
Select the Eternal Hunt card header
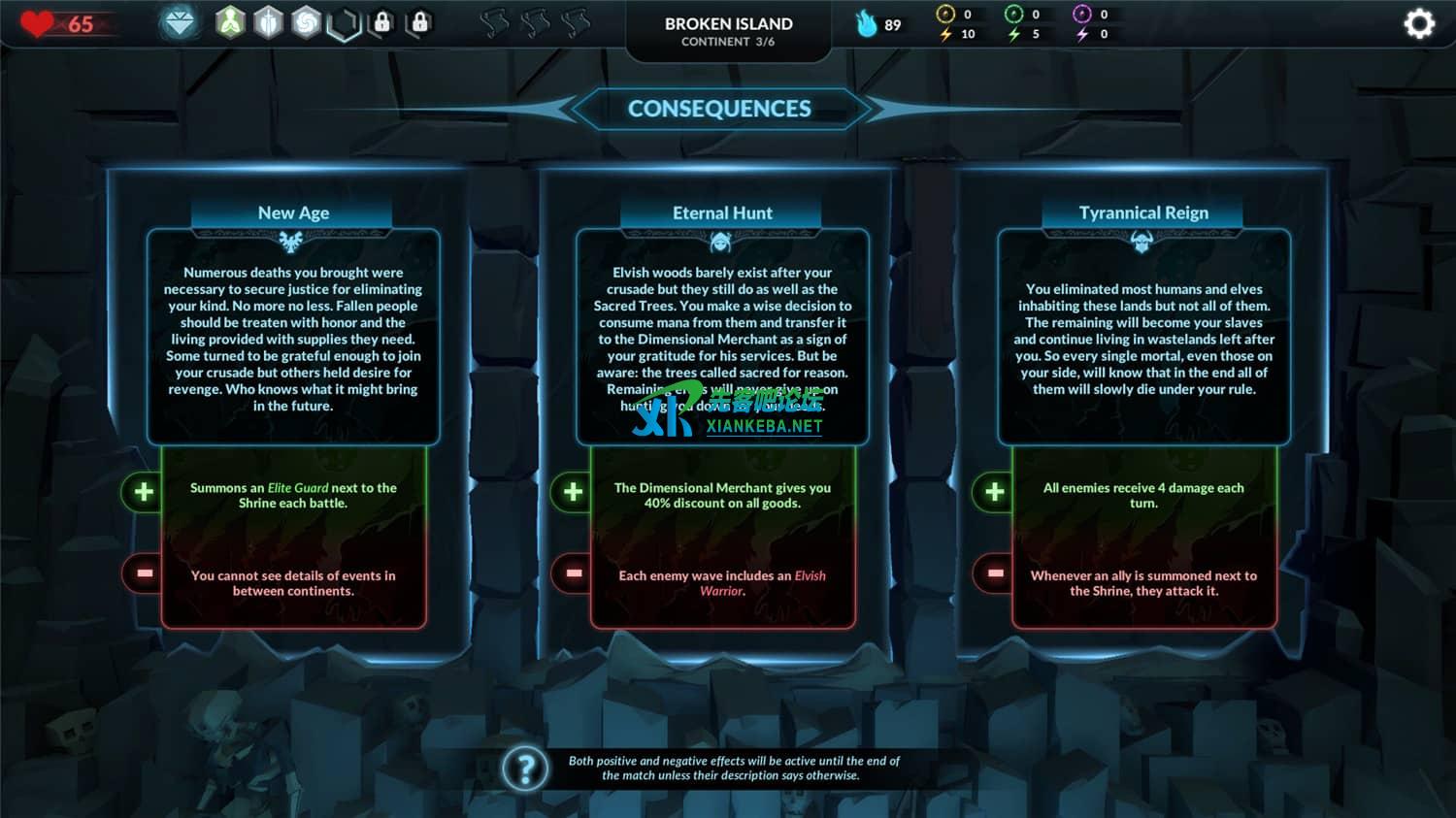point(722,213)
